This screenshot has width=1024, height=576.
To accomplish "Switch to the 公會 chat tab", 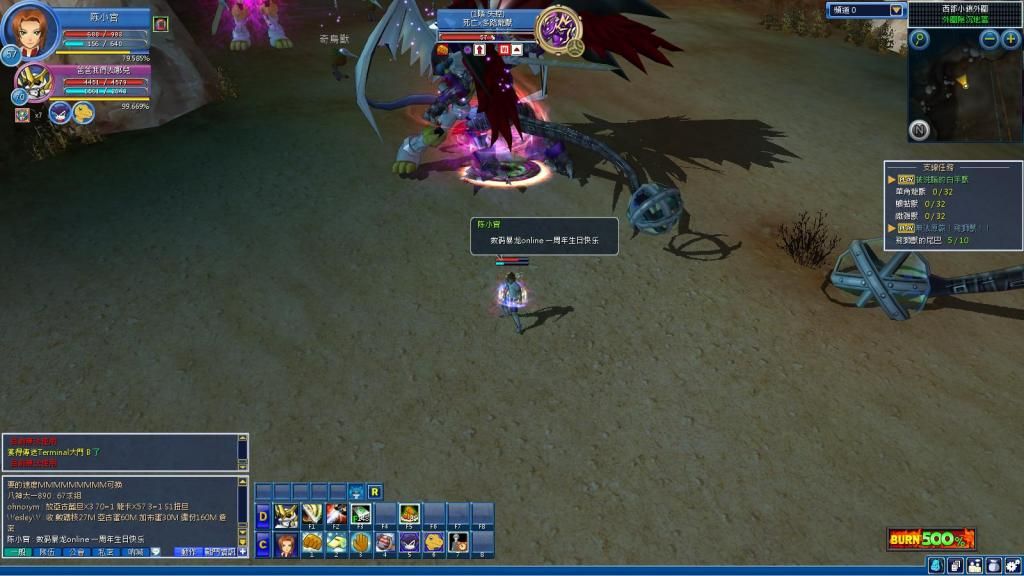I will pyautogui.click(x=77, y=552).
